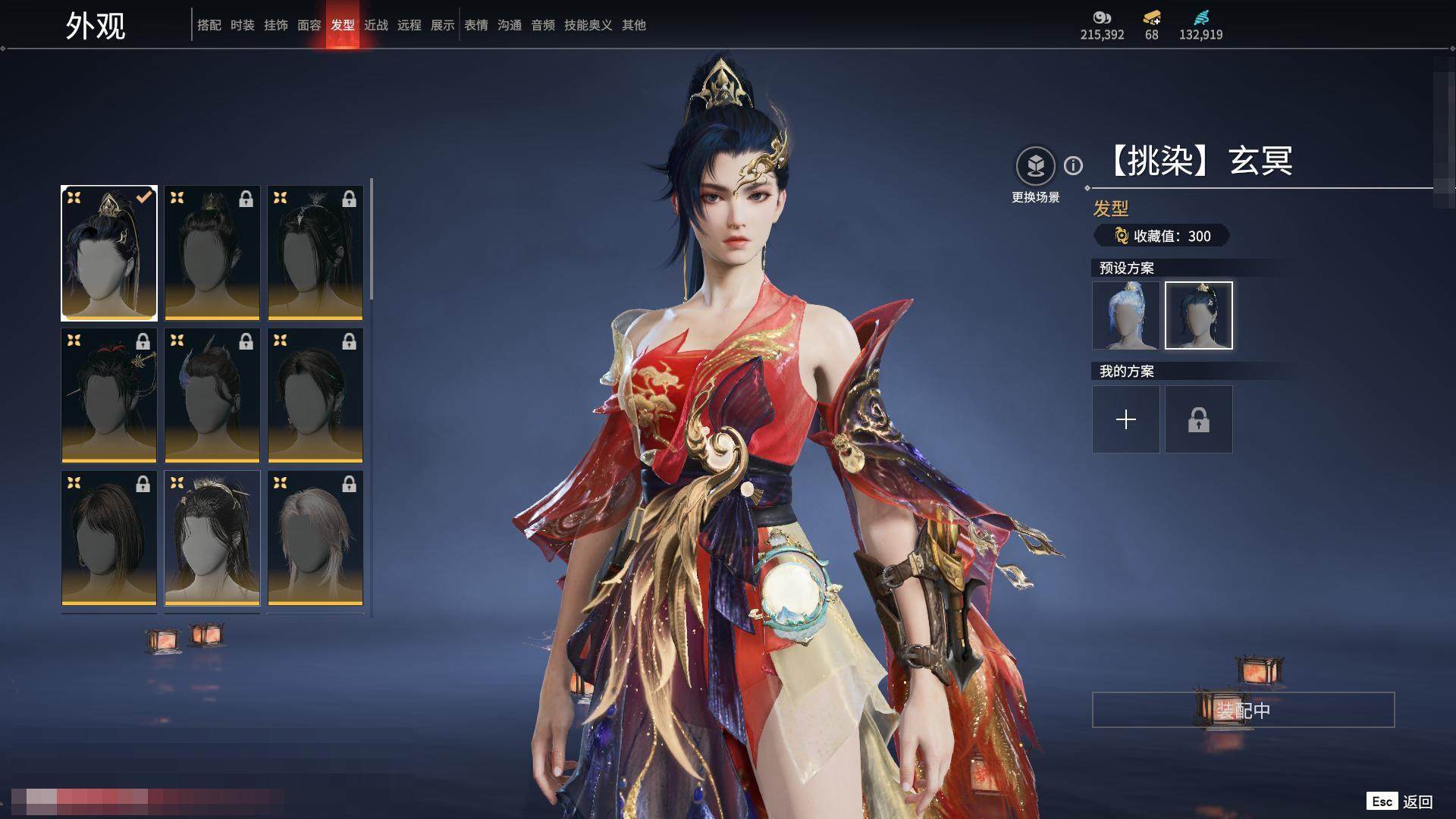Select the 其他 tab

click(633, 25)
